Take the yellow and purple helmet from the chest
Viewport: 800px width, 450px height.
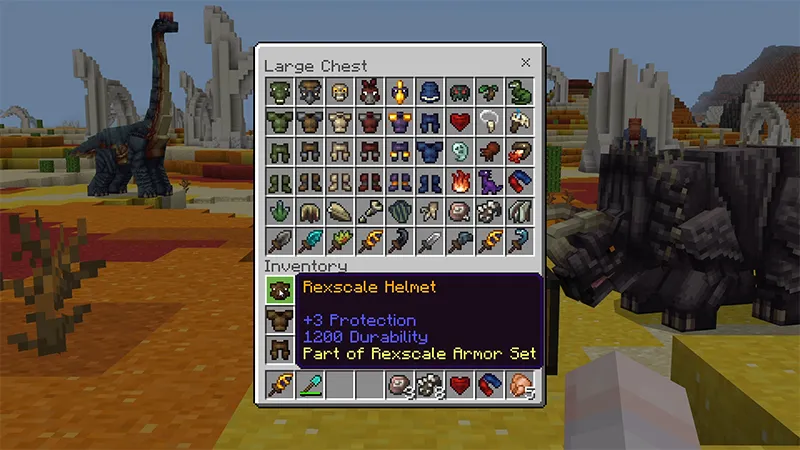(x=400, y=93)
